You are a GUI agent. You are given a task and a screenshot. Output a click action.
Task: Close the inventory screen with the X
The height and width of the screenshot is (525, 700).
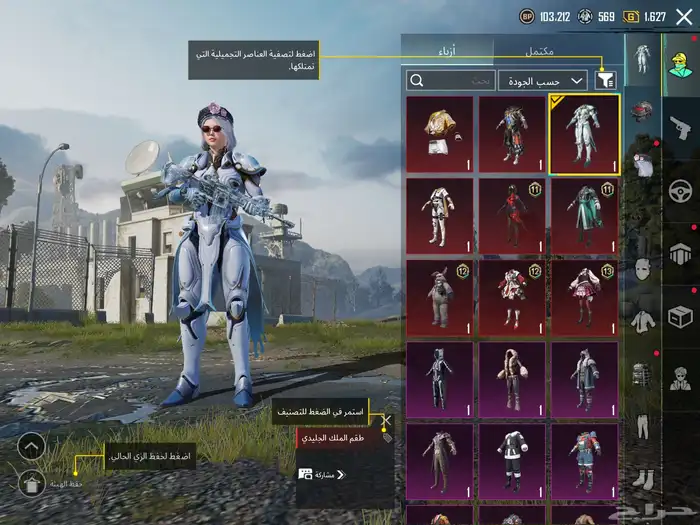coord(683,17)
